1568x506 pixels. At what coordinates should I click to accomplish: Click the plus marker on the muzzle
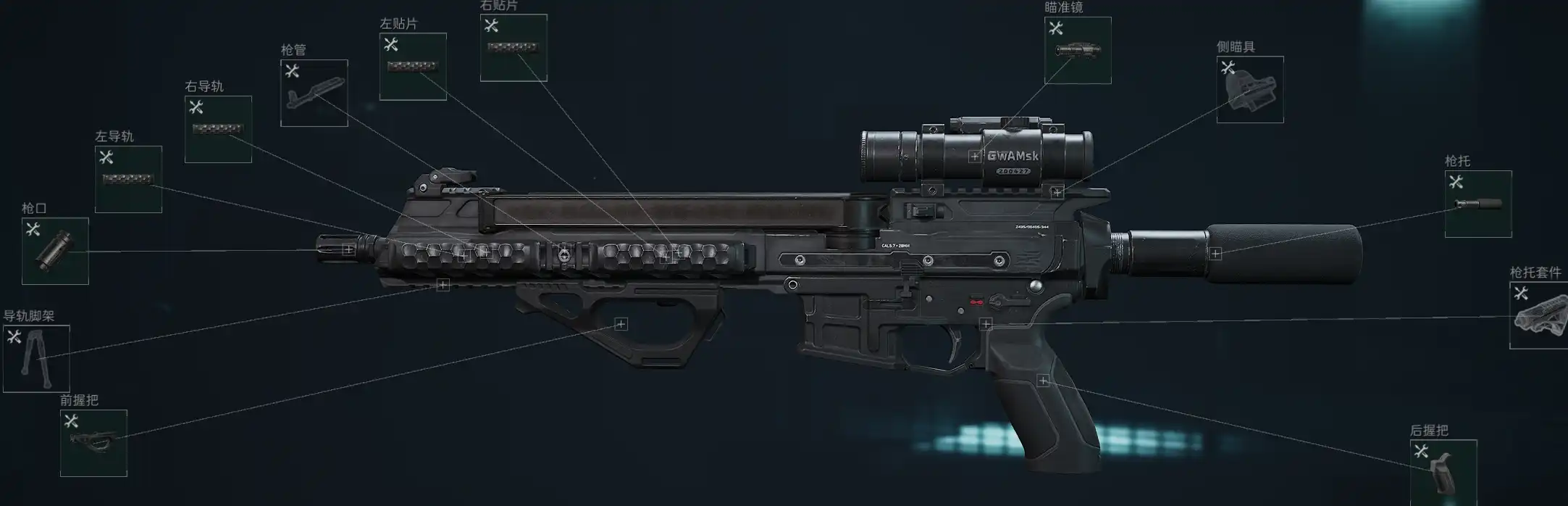[348, 249]
